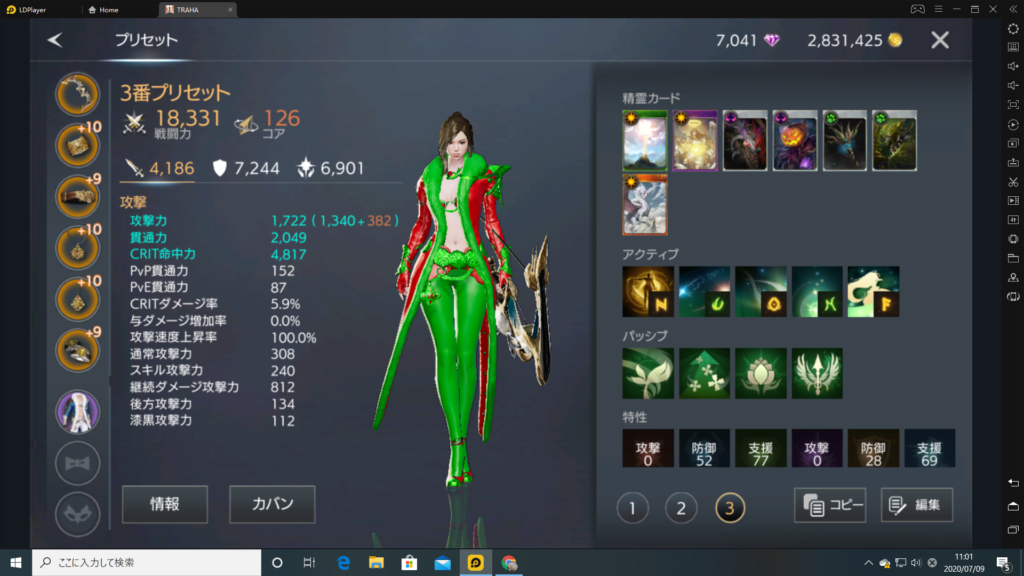This screenshot has width=1024, height=576.
Task: Select the first spirit card with bright sky
Action: pyautogui.click(x=644, y=141)
